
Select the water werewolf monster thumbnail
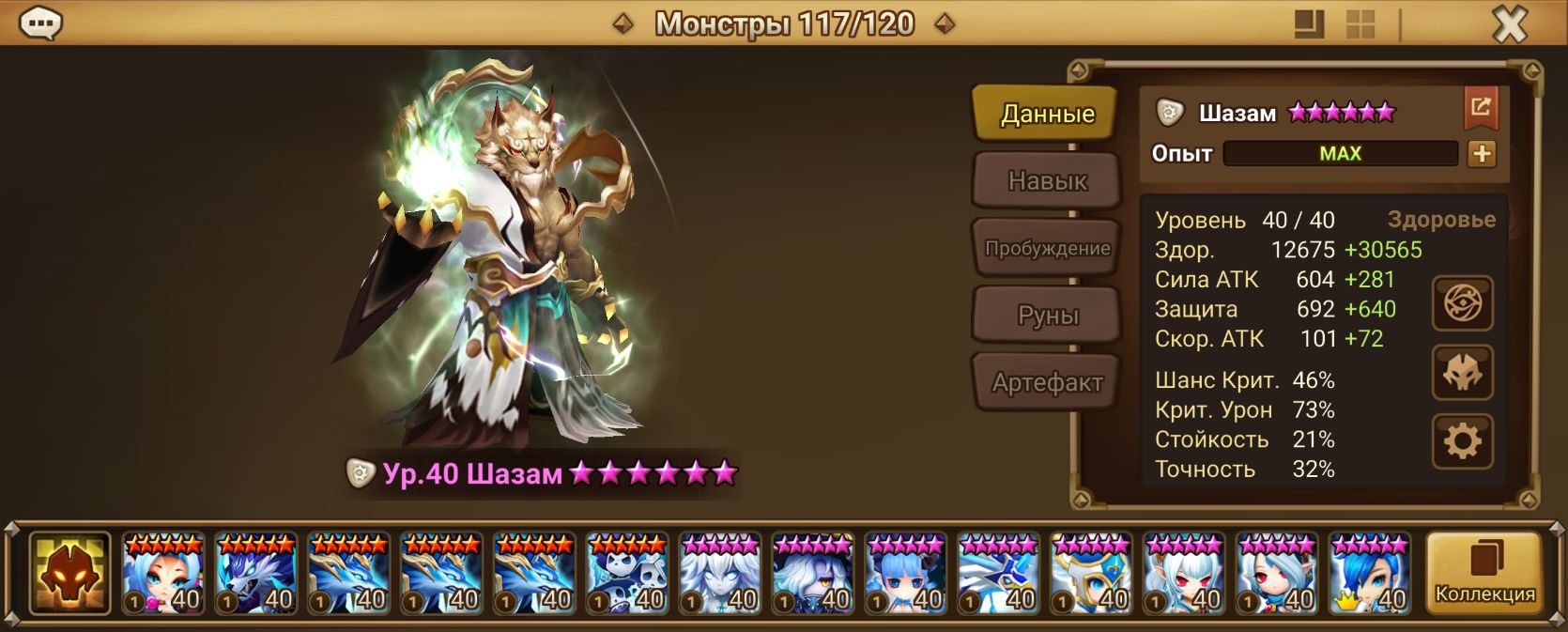click(x=255, y=573)
